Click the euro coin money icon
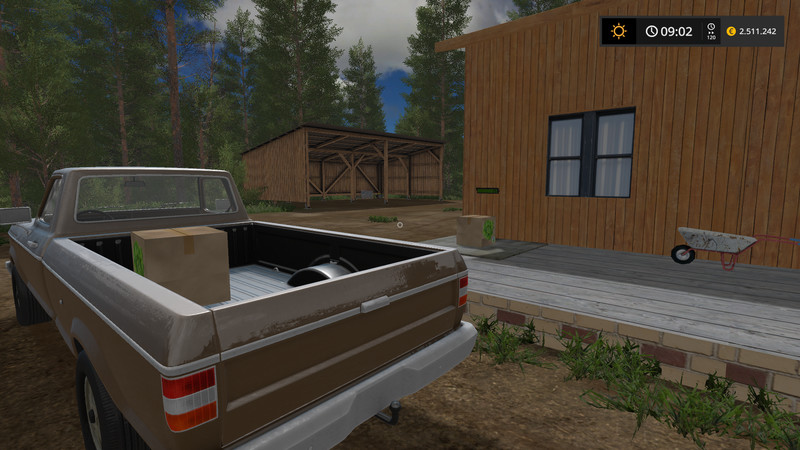This screenshot has width=800, height=450. tap(729, 31)
